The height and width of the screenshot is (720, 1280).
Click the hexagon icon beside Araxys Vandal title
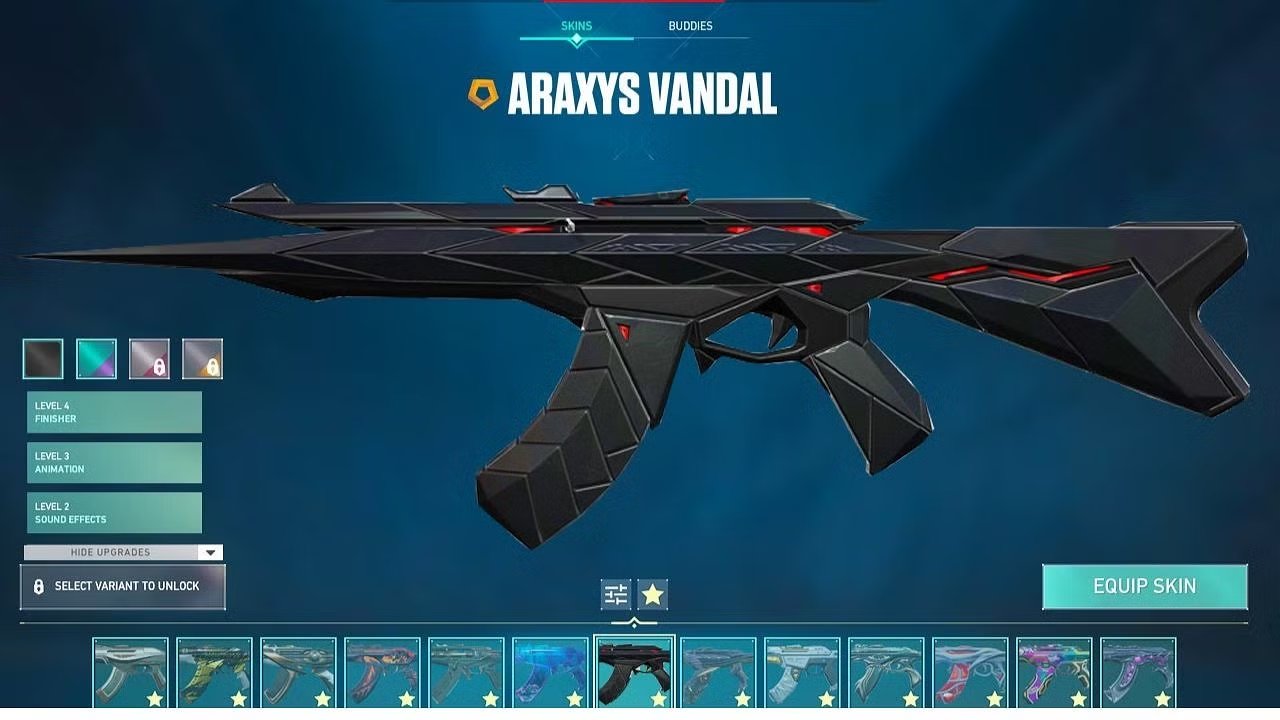pyautogui.click(x=482, y=92)
